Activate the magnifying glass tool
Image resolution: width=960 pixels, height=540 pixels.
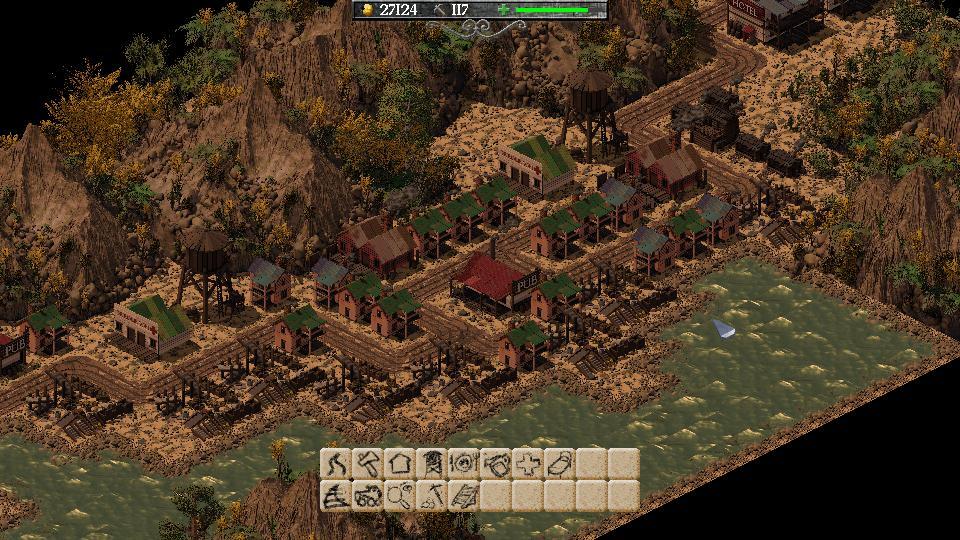[399, 496]
